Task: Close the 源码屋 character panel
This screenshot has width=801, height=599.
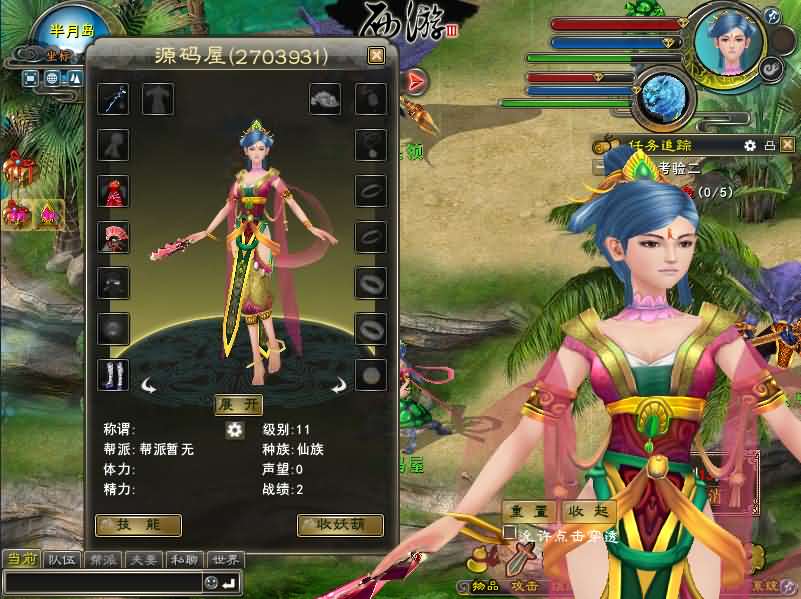Action: pos(376,56)
